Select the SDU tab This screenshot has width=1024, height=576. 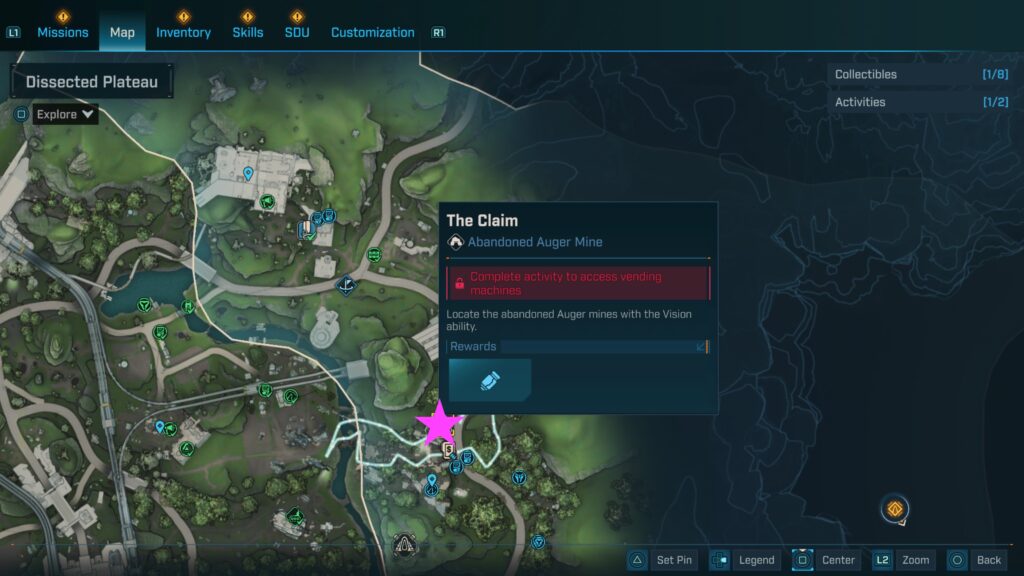pyautogui.click(x=296, y=32)
